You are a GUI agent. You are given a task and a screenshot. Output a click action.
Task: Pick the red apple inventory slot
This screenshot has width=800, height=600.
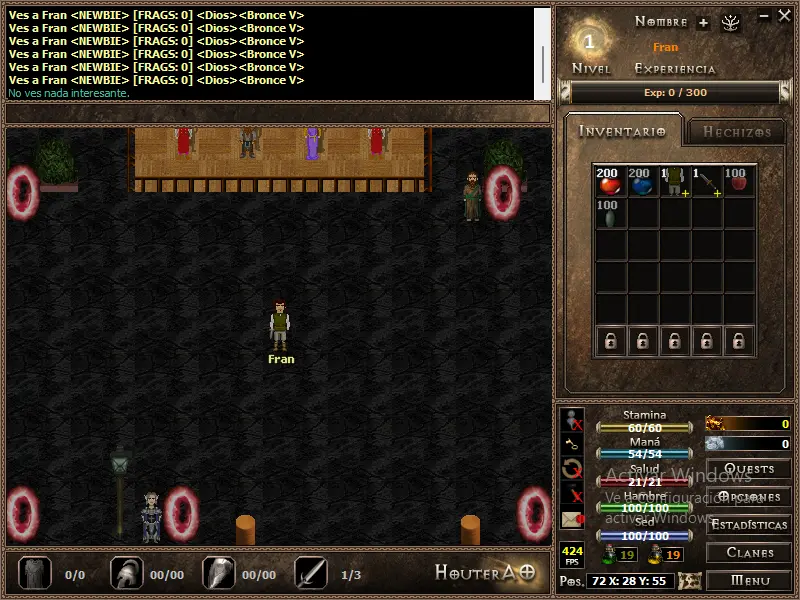point(738,181)
